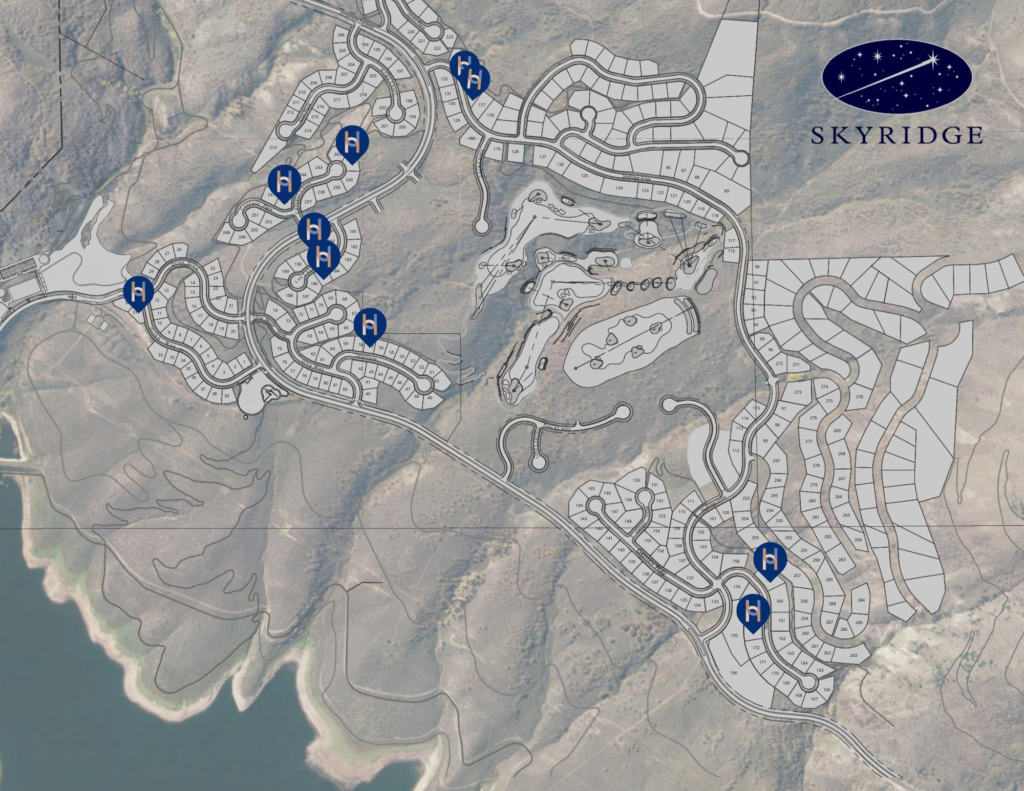
Task: Choose the home marker beside lot 181
Action: pyautogui.click(x=314, y=229)
